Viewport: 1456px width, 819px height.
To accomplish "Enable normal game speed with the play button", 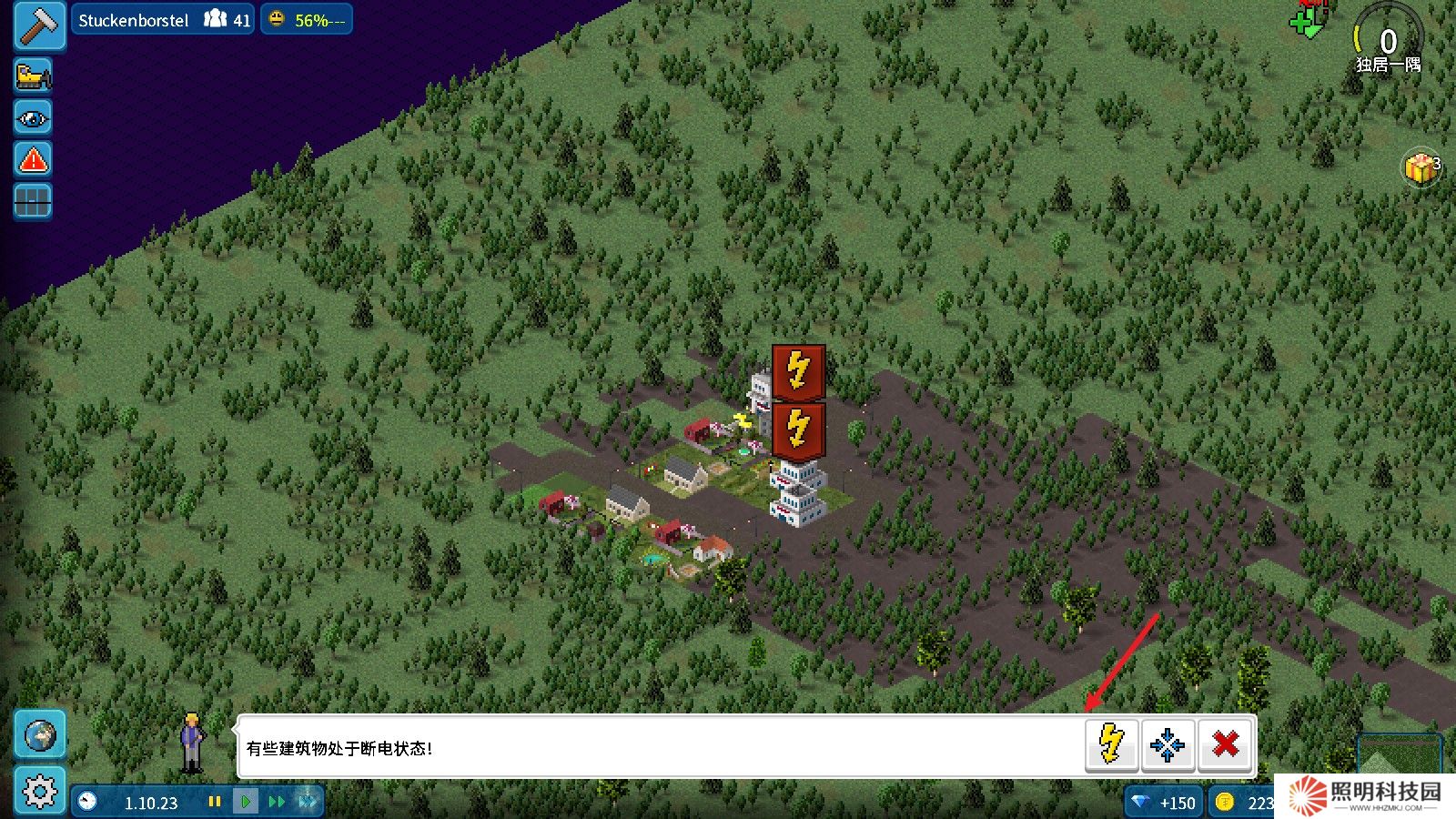I will (247, 802).
